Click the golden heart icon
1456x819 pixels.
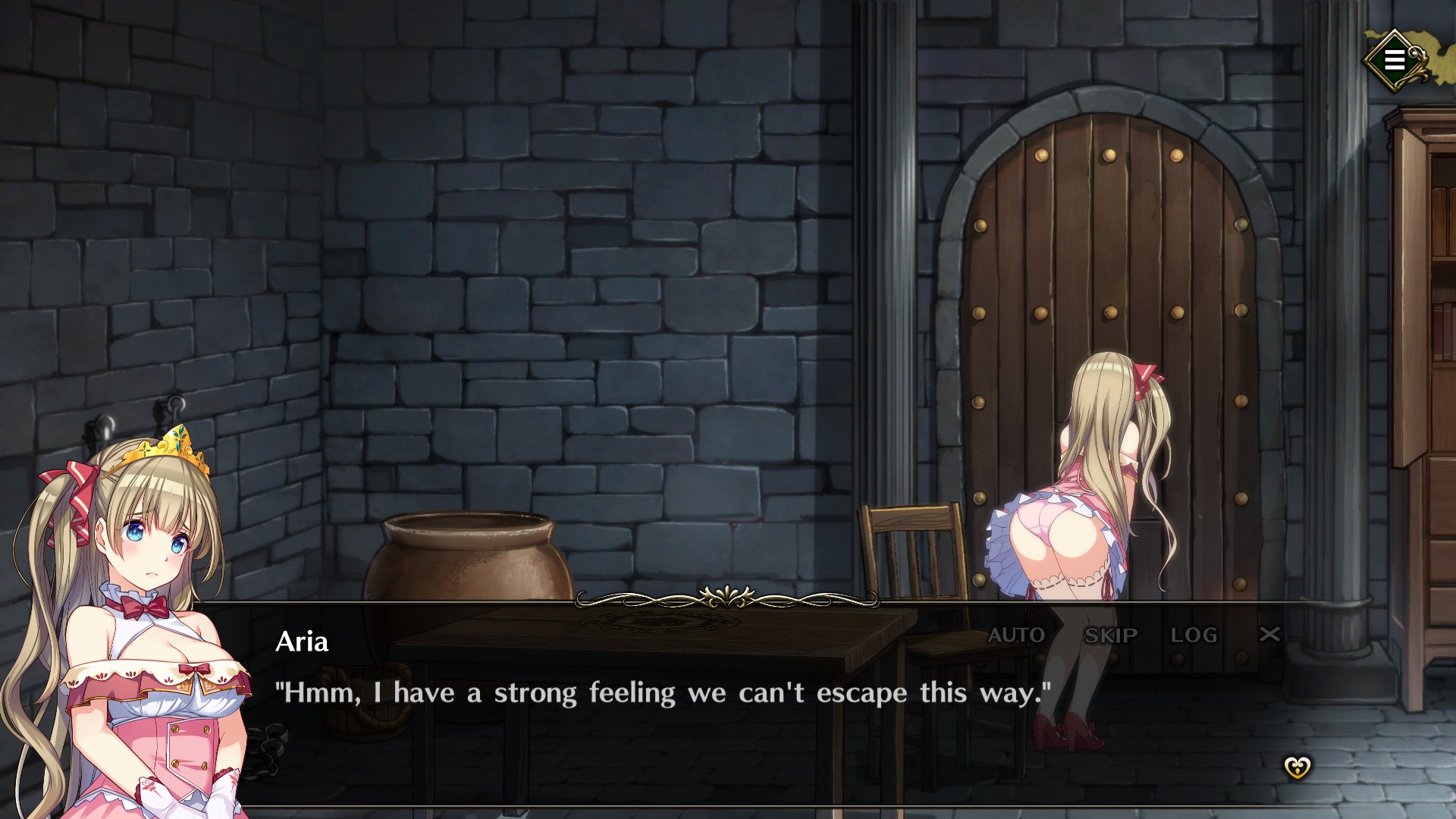[x=1297, y=767]
